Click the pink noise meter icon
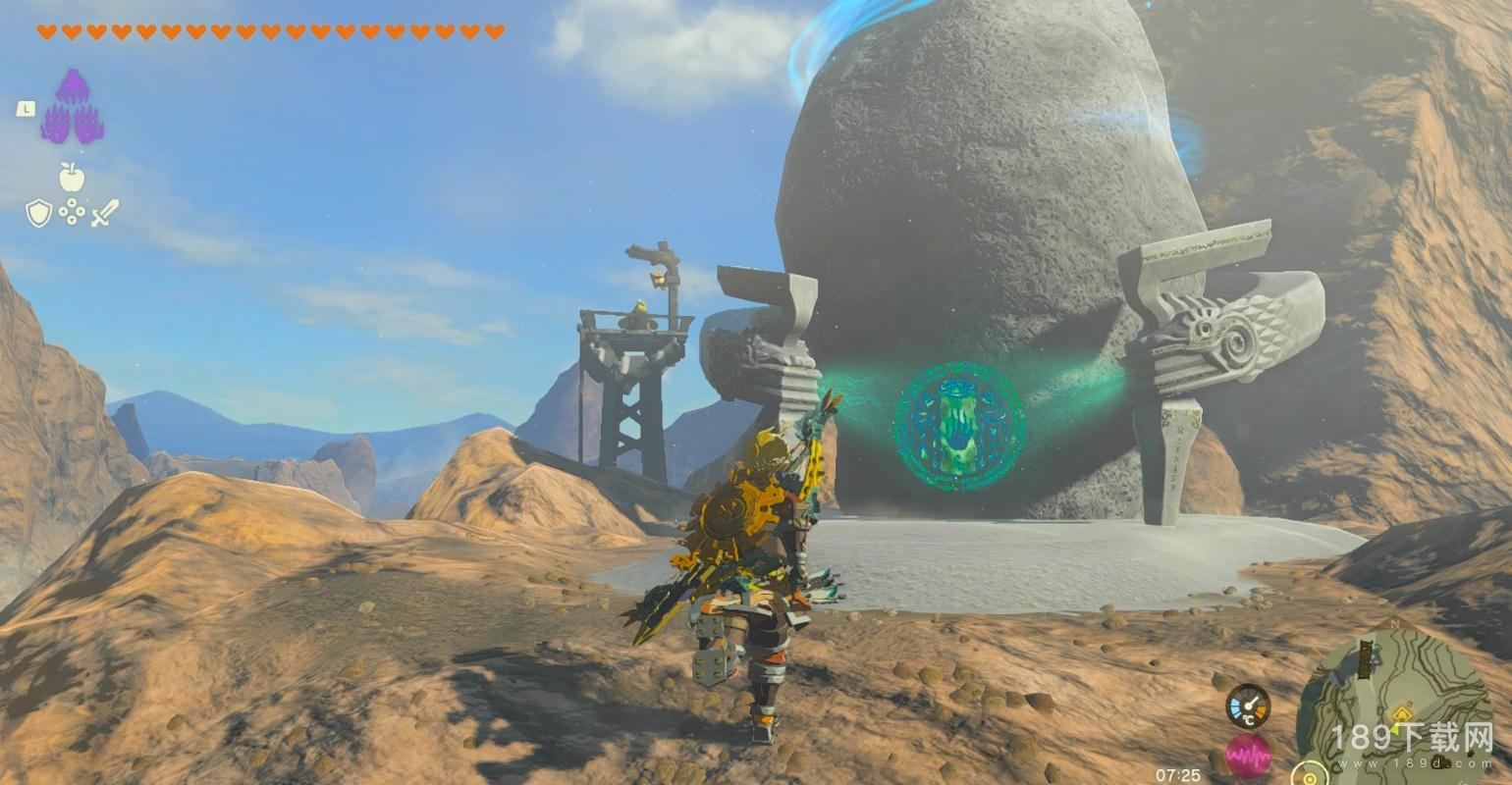 tap(1248, 756)
